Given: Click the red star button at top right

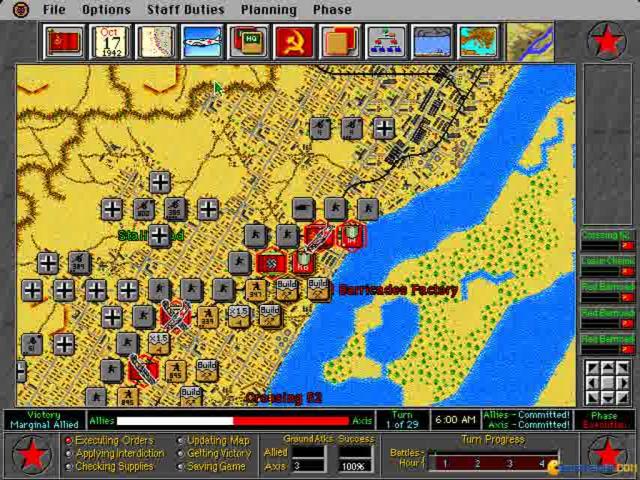Looking at the screenshot, I should [x=607, y=41].
